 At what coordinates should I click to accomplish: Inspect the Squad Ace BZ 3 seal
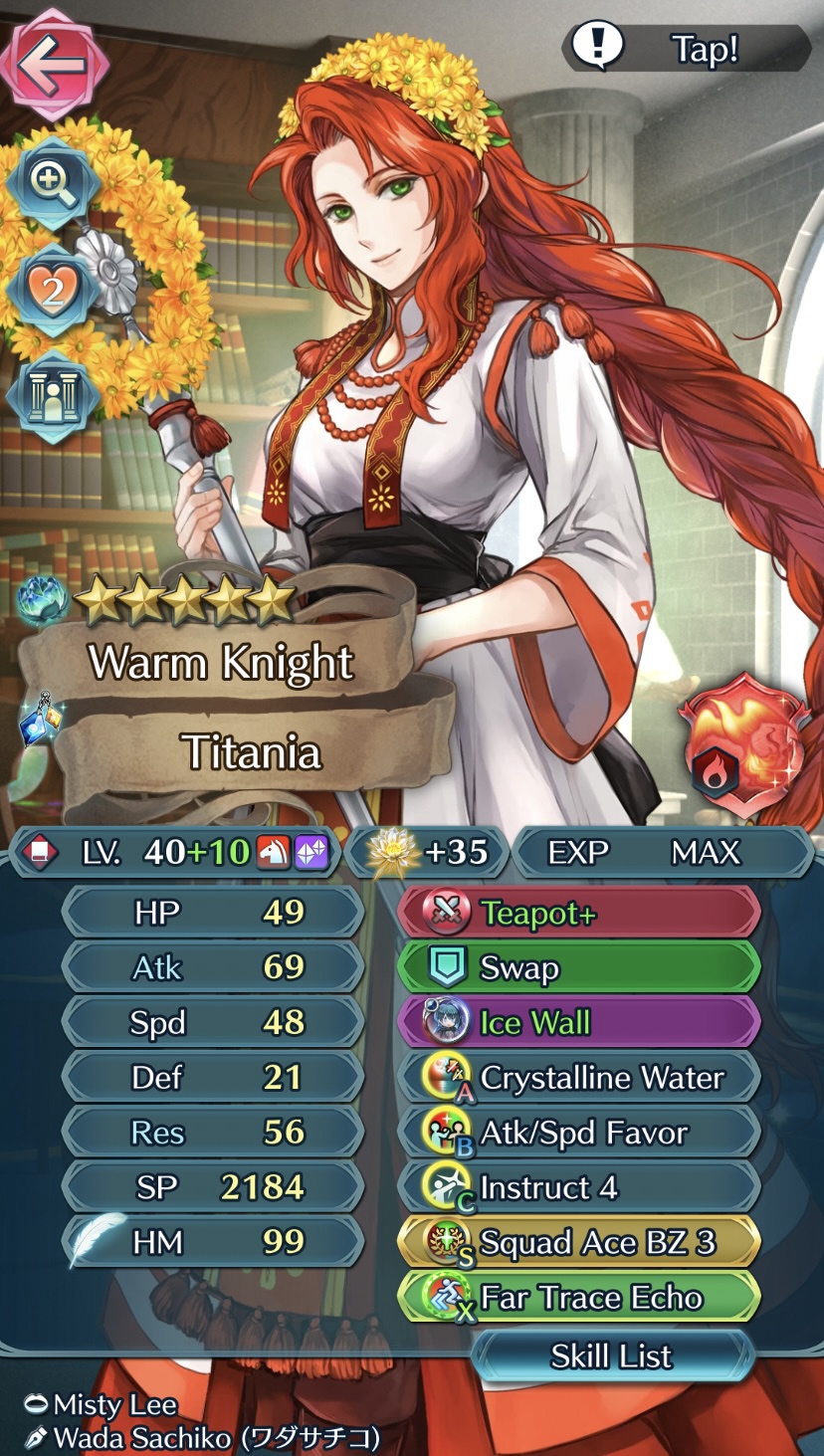point(579,1242)
